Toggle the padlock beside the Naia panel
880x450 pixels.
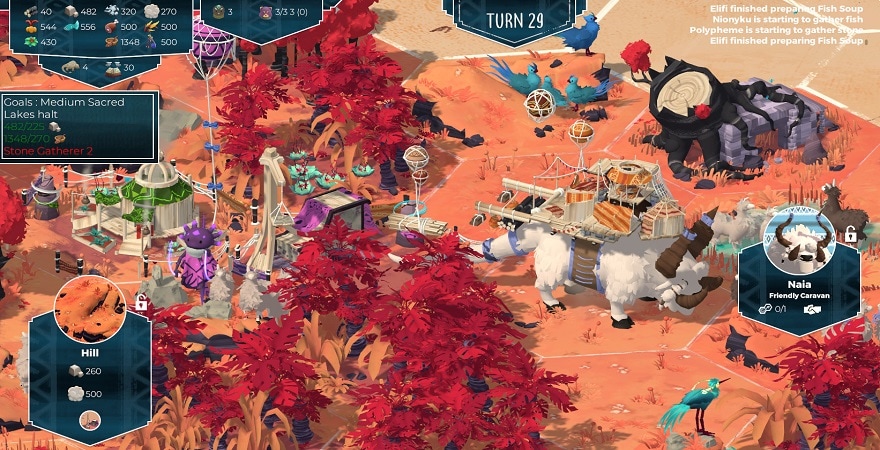850,236
